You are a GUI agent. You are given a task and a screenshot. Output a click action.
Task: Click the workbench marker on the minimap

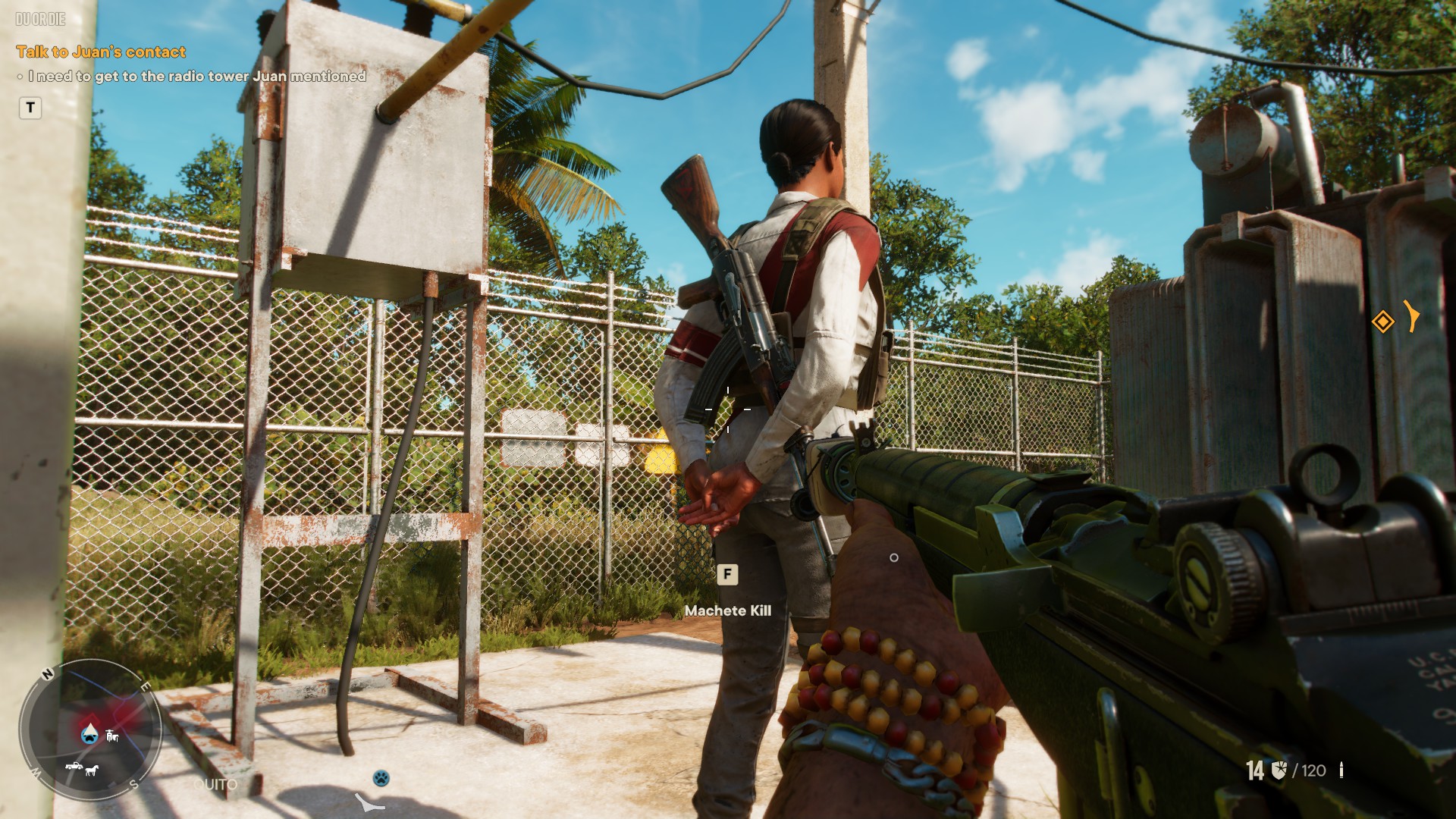(x=113, y=735)
